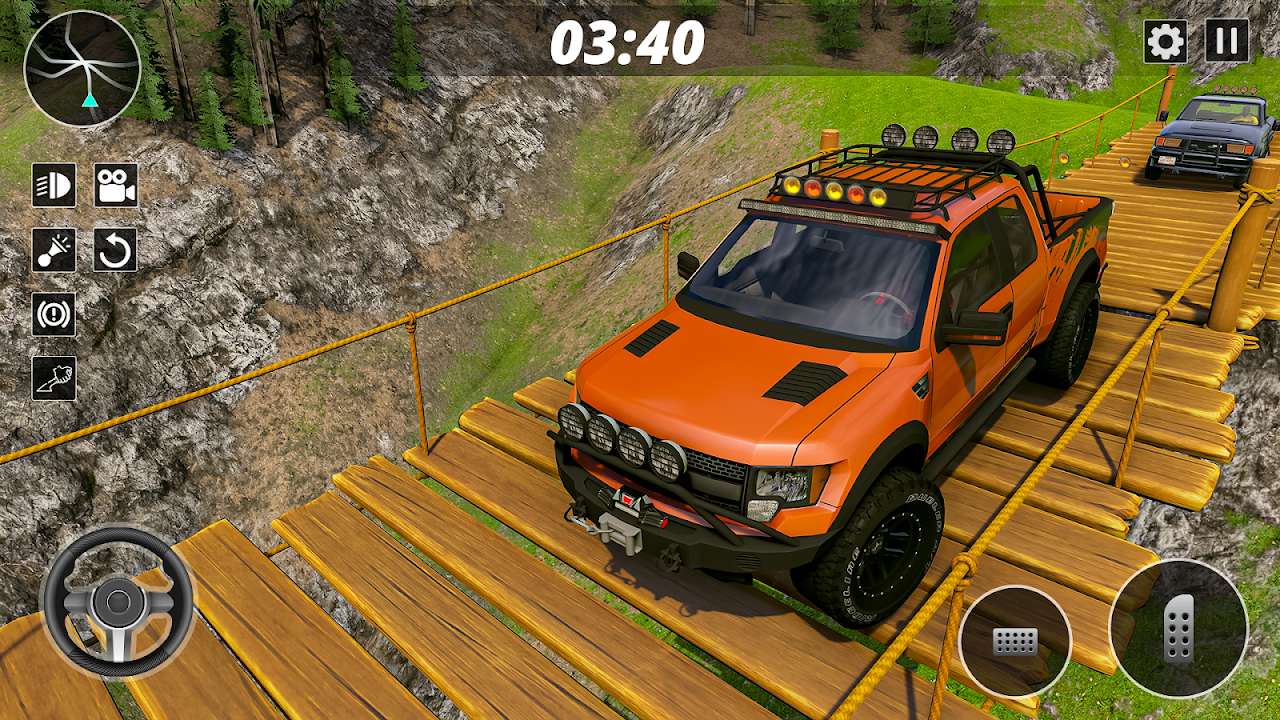Activate the winch hook icon

click(x=54, y=378)
